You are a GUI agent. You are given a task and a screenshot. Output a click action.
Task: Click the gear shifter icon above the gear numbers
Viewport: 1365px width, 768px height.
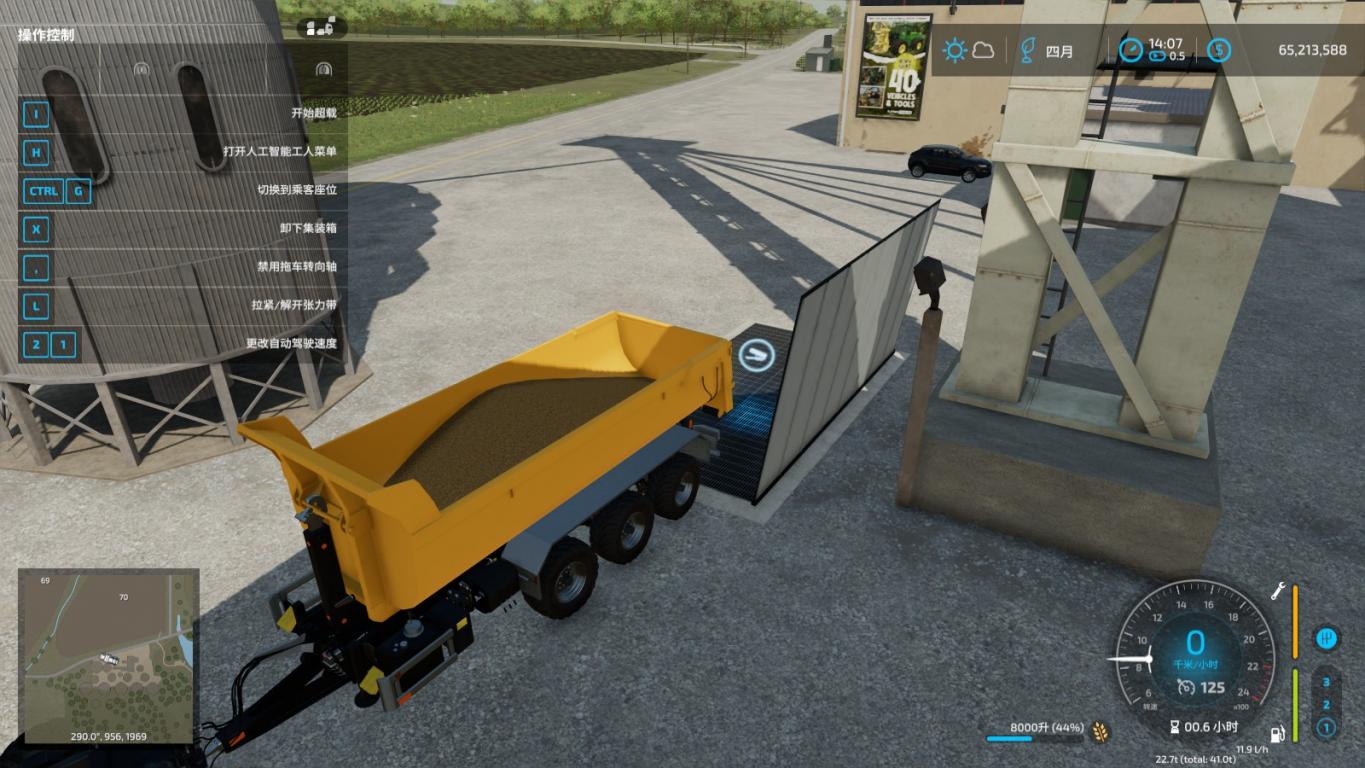[x=1327, y=637]
